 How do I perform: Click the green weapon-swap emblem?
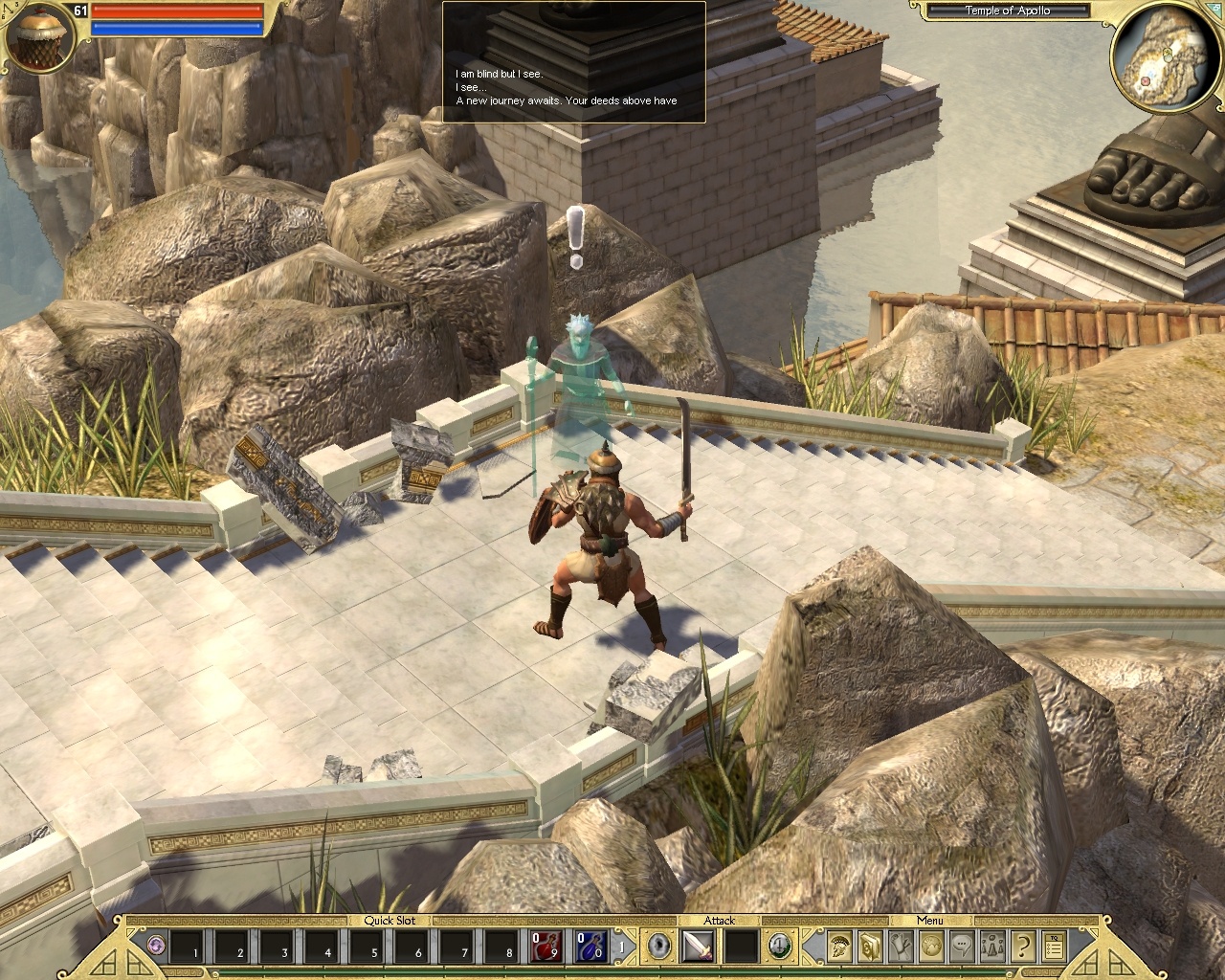pyautogui.click(x=779, y=946)
